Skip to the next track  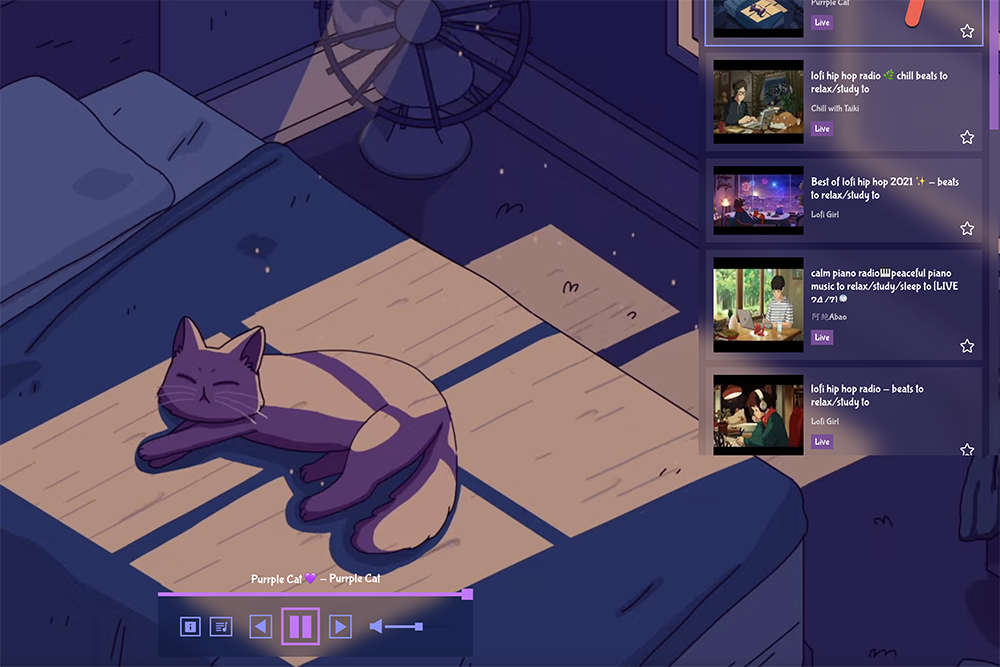click(340, 627)
